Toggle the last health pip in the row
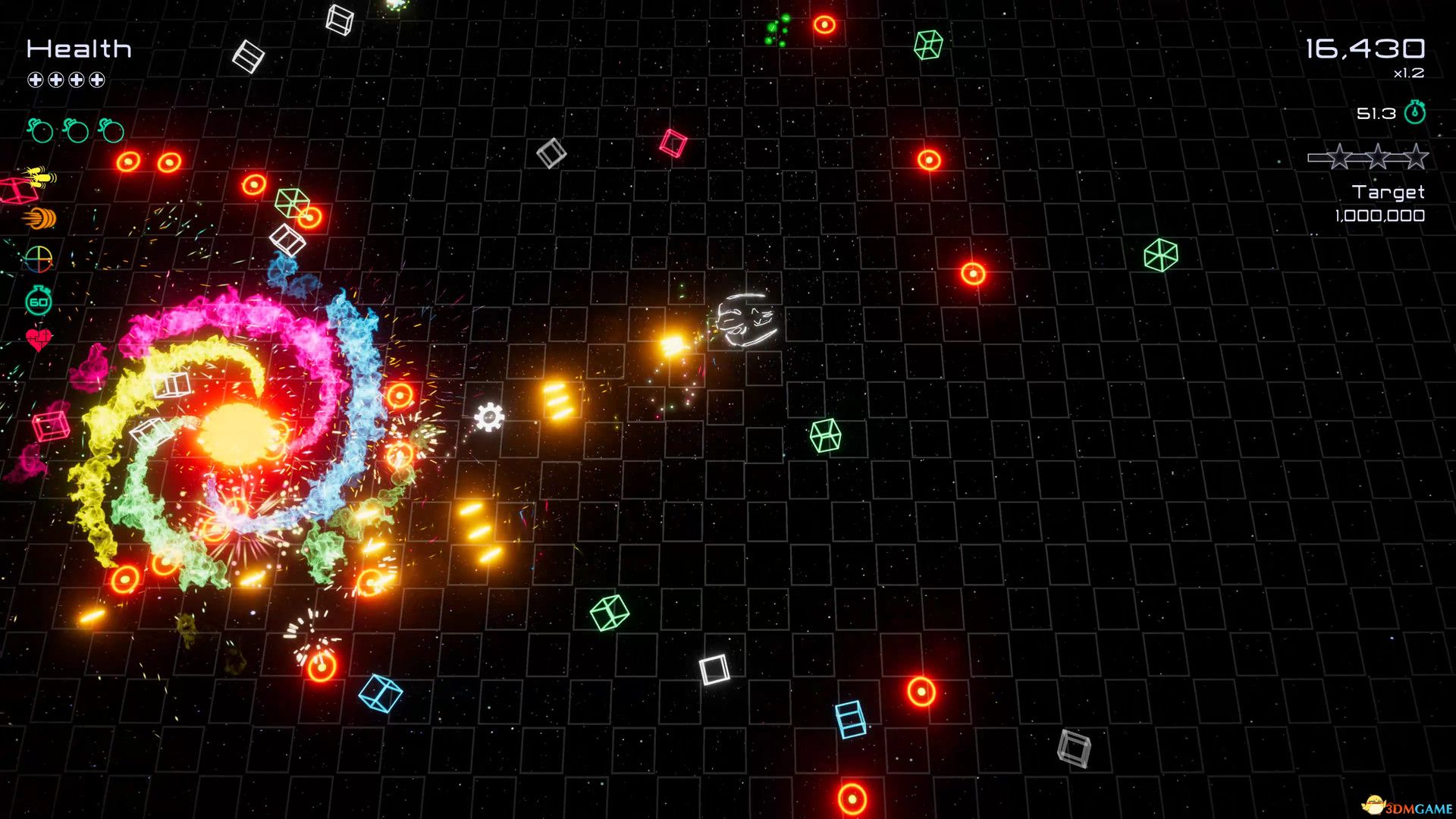Screen dimensions: 1456x819 click(96, 78)
